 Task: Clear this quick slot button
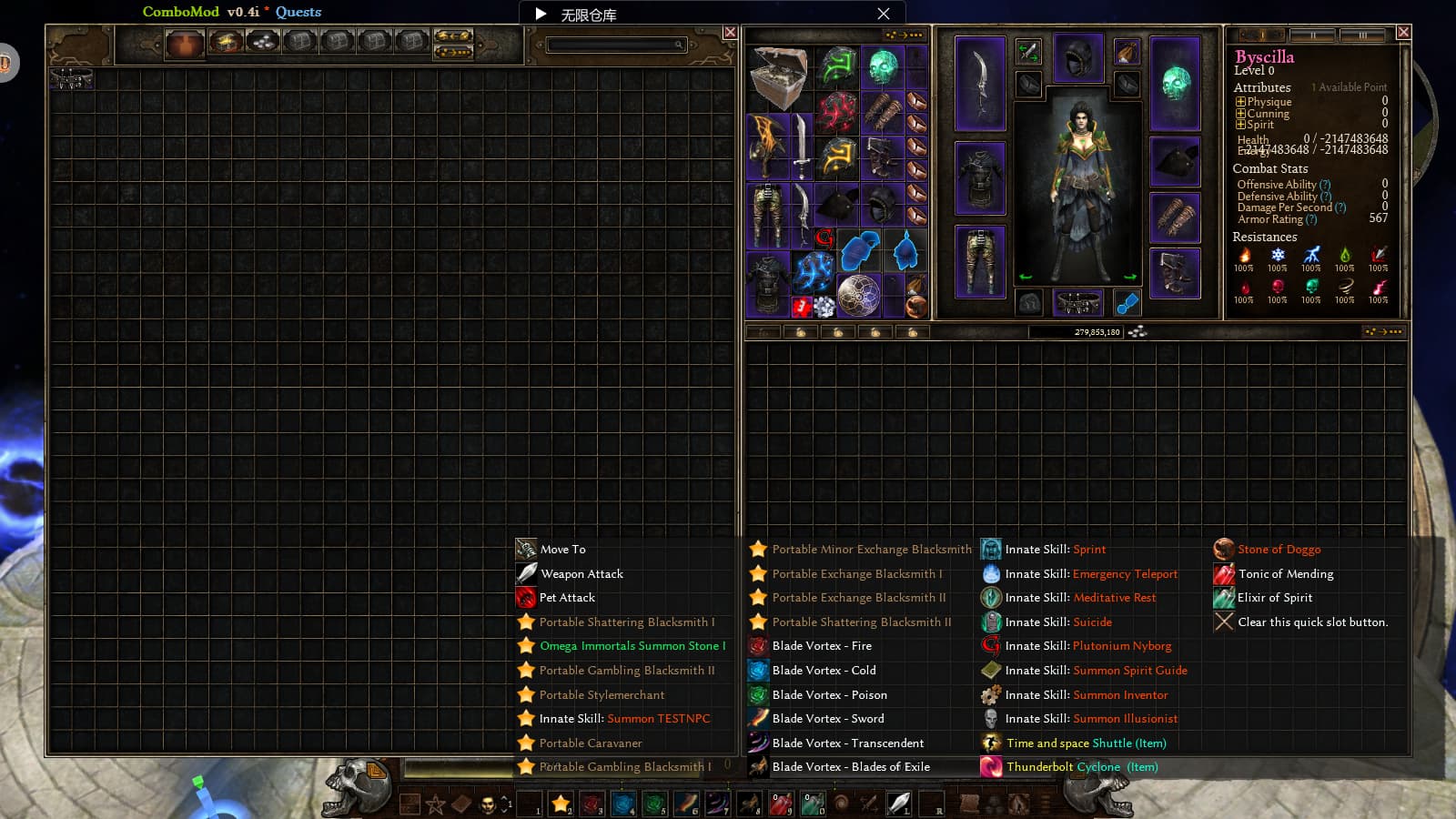coord(1311,622)
